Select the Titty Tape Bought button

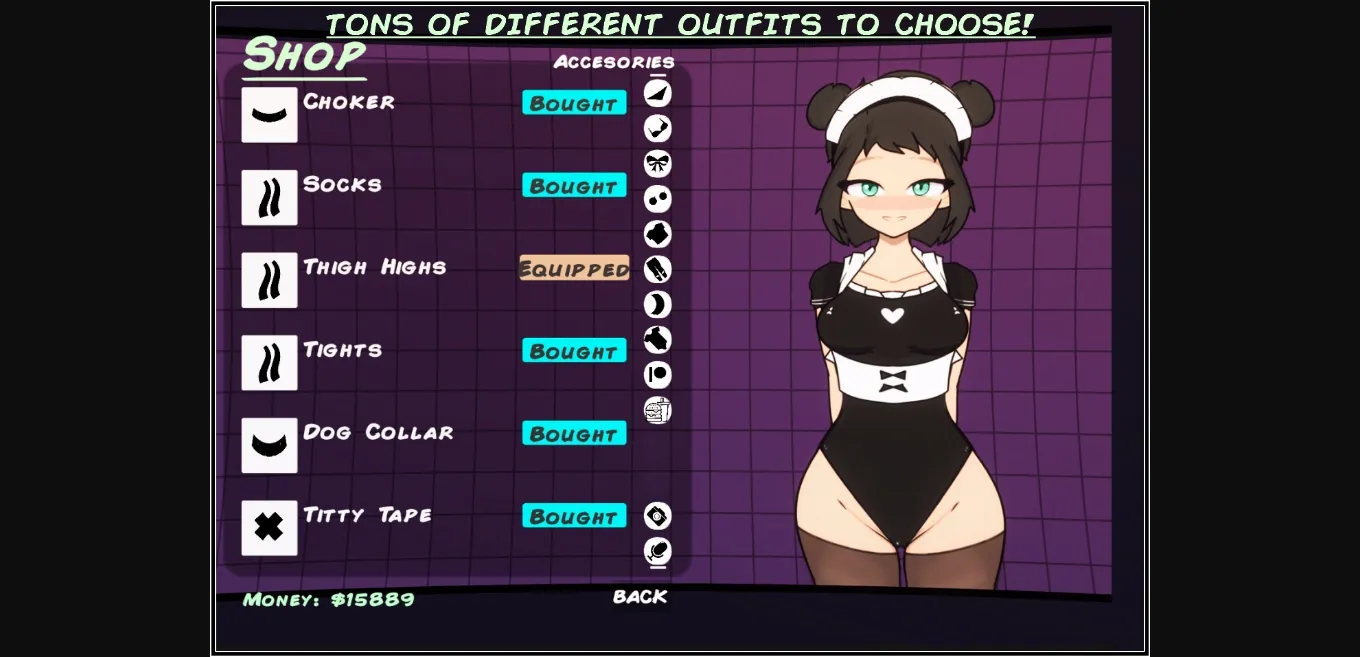[574, 516]
